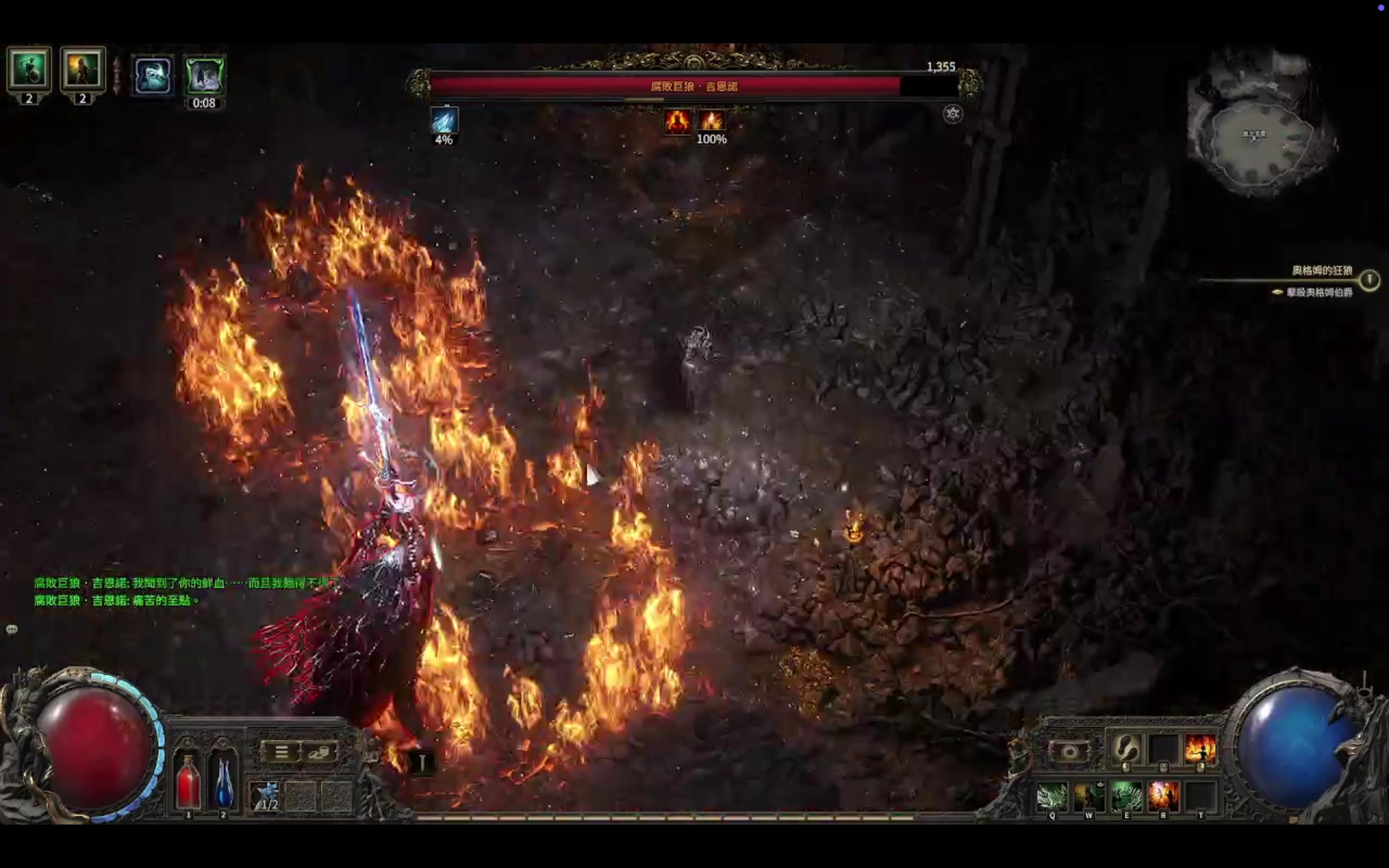Activate the R fiery explosion skill
This screenshot has width=1389, height=868.
[1163, 796]
